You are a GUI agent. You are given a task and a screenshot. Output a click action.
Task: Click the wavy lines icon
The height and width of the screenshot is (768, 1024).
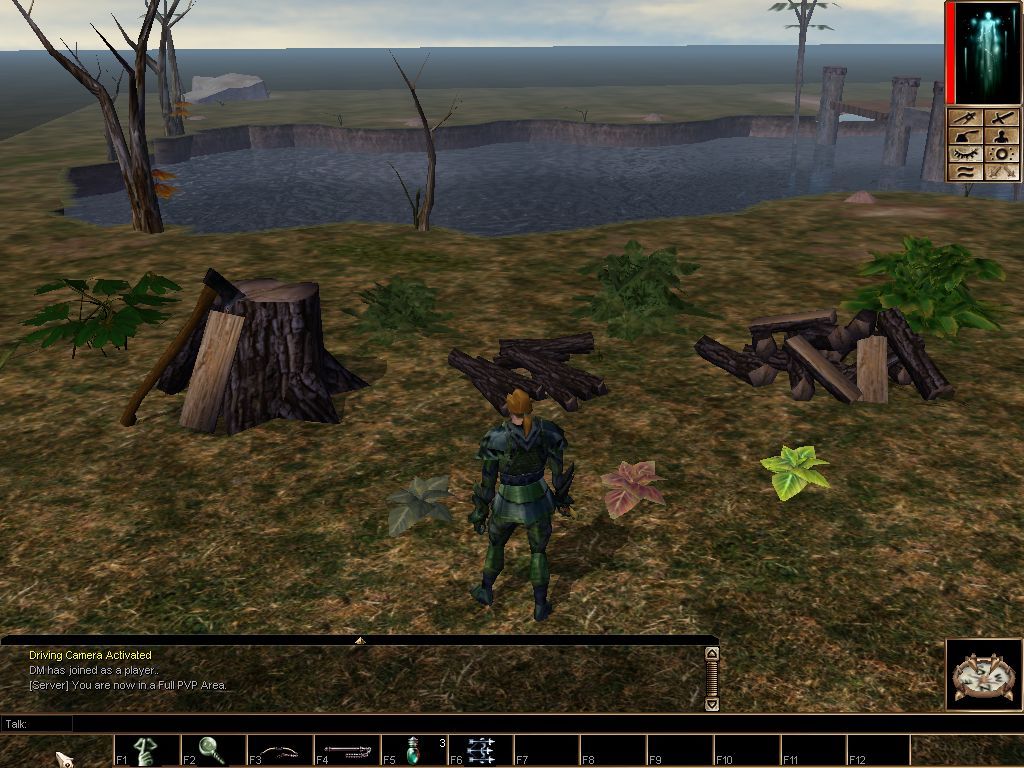(965, 172)
